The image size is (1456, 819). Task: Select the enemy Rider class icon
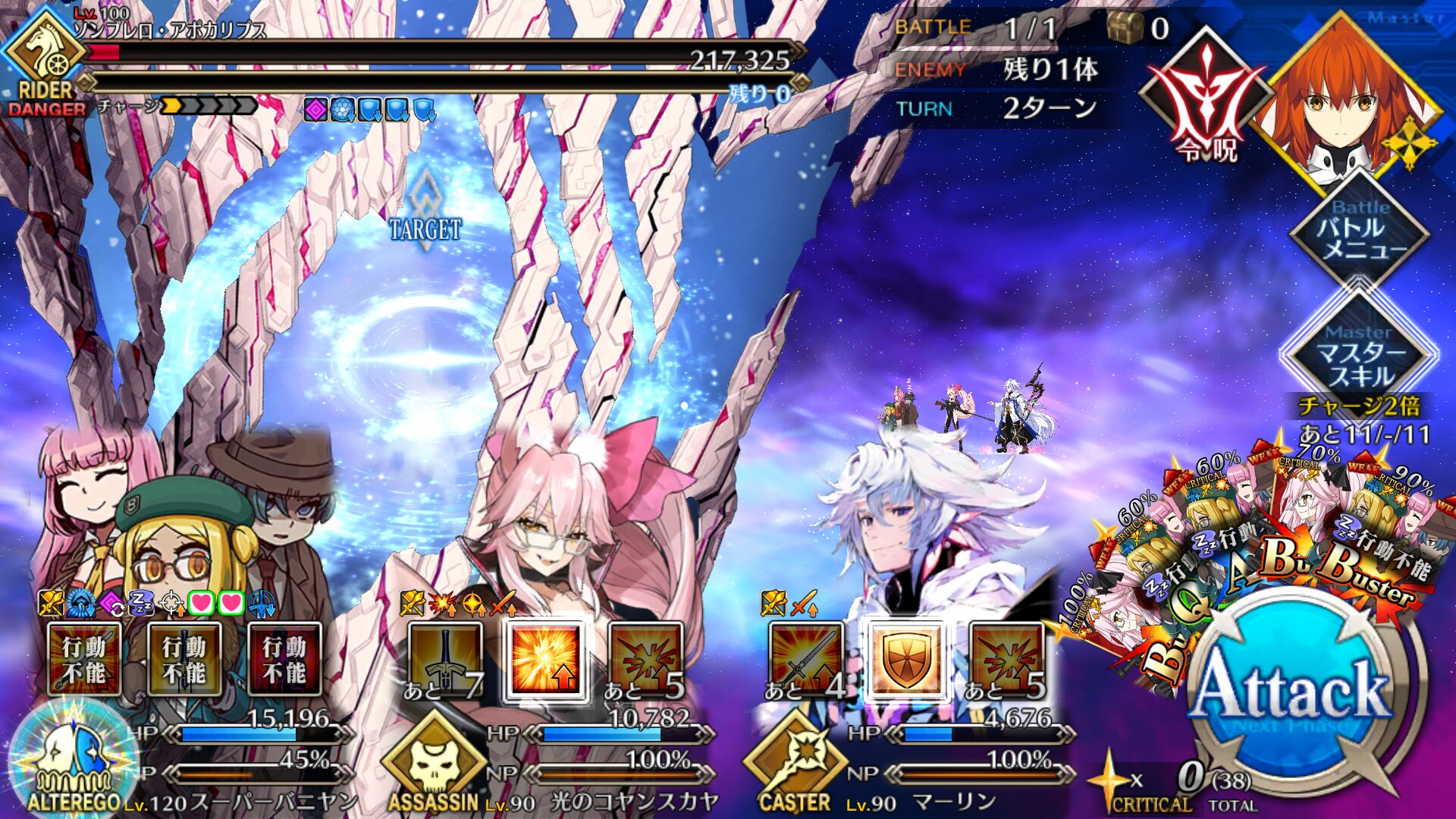(x=44, y=57)
